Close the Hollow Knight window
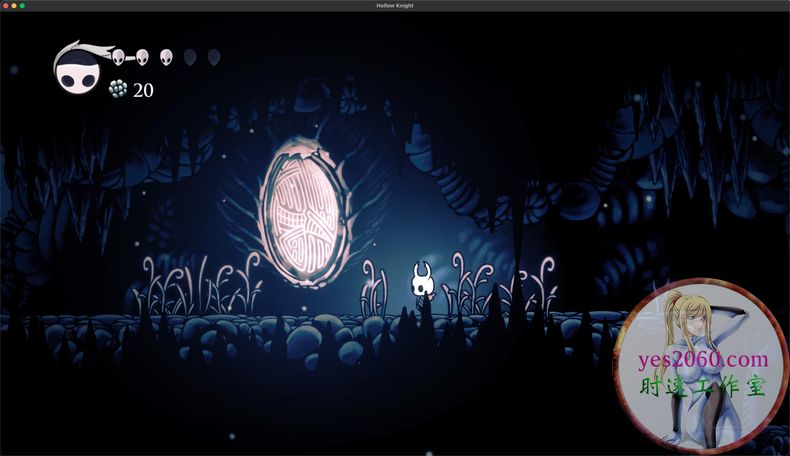 tap(5, 6)
